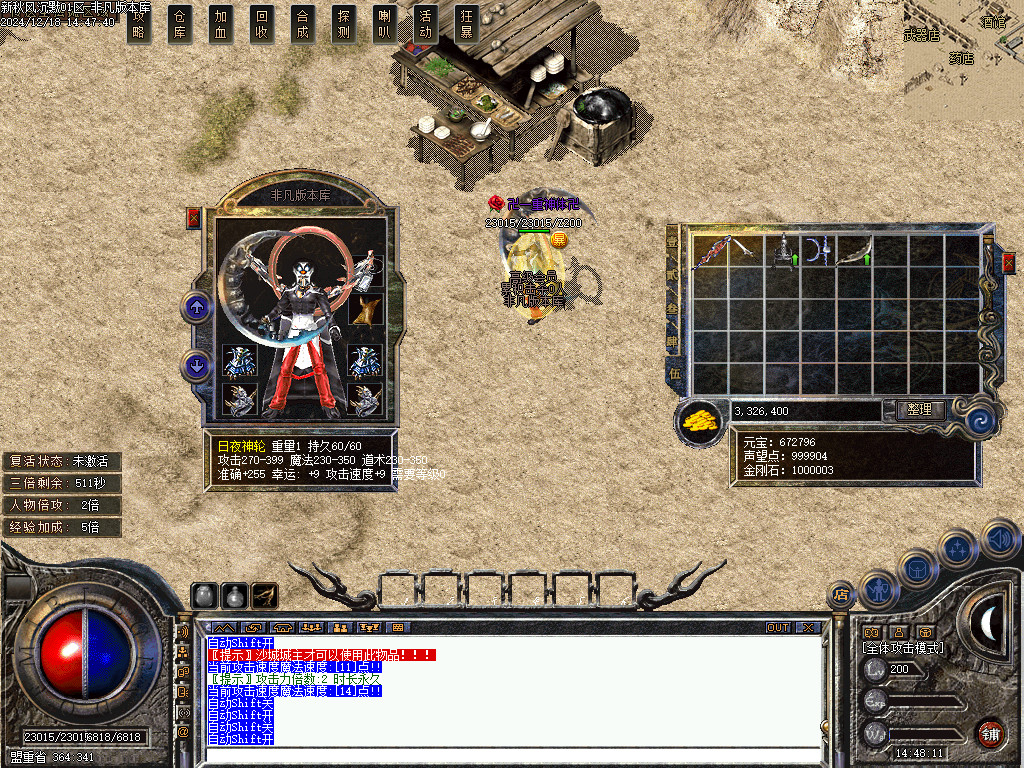The height and width of the screenshot is (768, 1024).
Task: Show next equipment page with down arrow
Action: click(196, 365)
